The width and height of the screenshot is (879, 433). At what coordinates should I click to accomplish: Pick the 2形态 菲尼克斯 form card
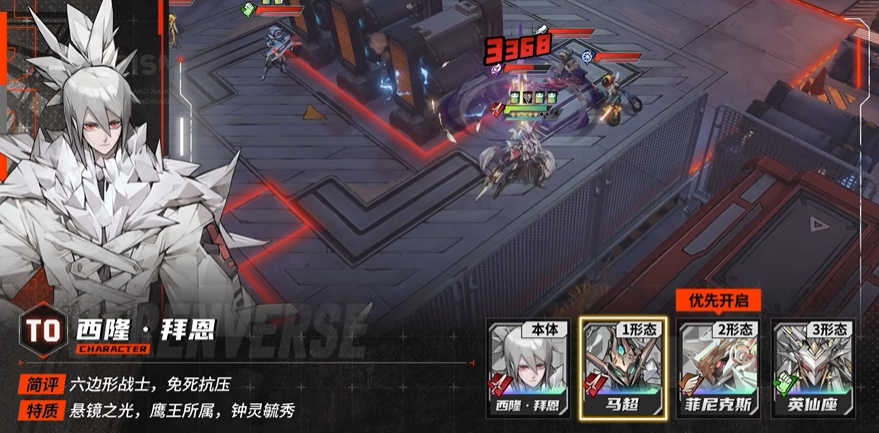[717, 368]
